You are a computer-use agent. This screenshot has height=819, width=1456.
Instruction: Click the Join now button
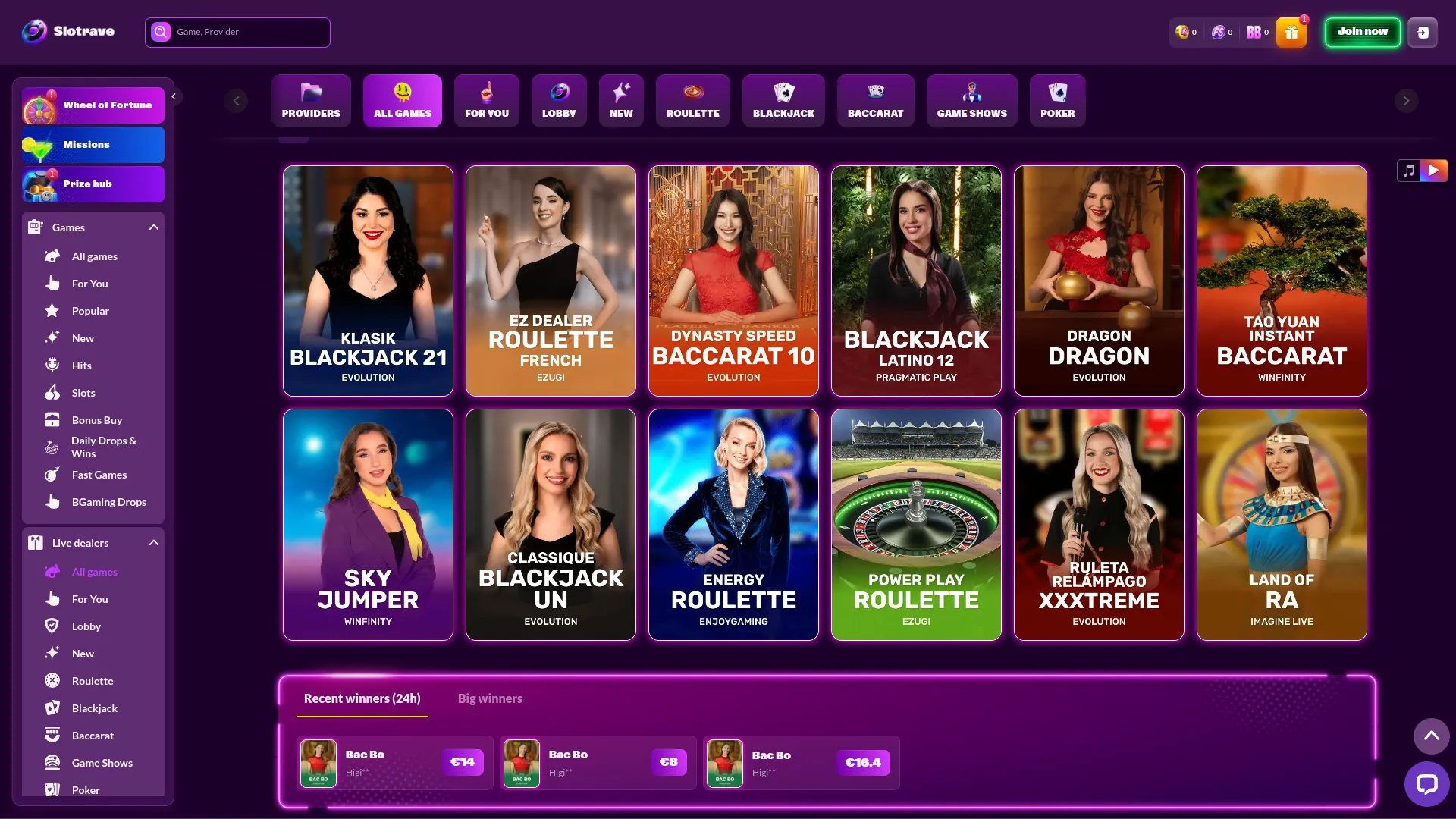(1362, 32)
